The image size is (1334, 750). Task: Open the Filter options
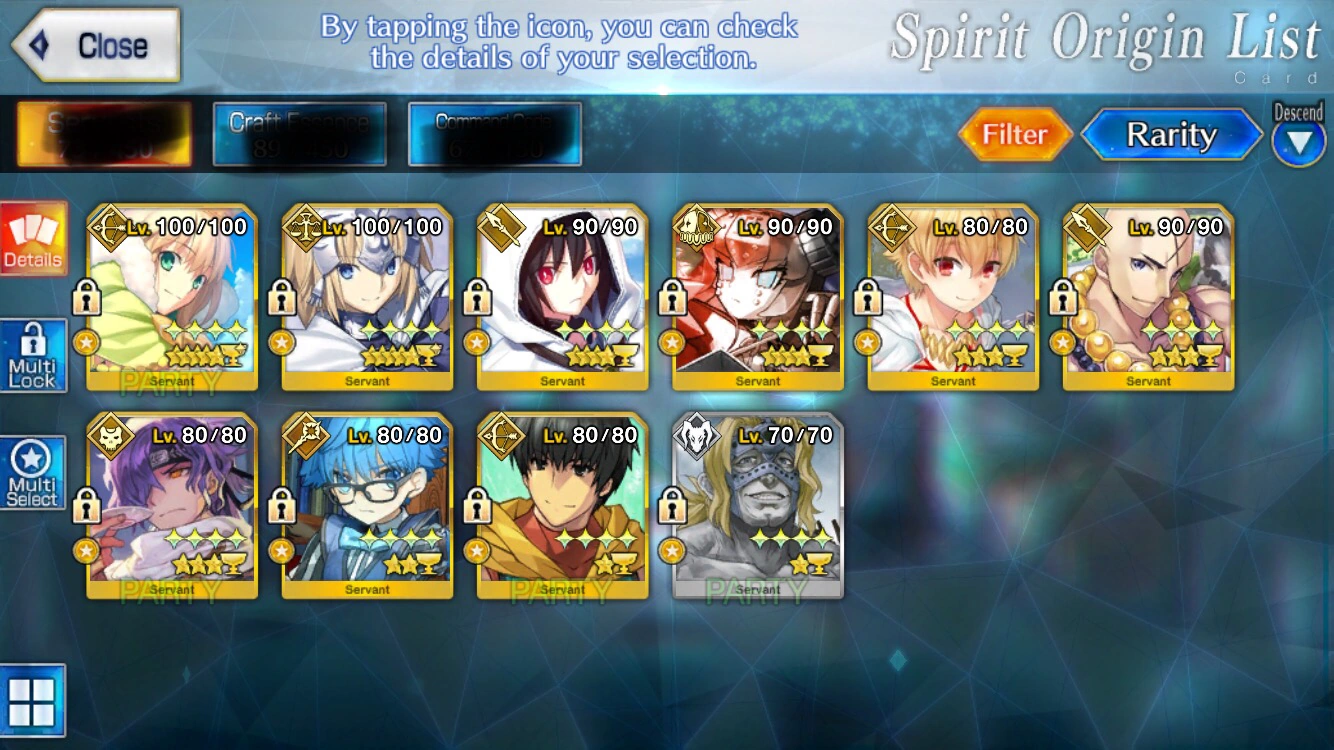click(x=1016, y=134)
